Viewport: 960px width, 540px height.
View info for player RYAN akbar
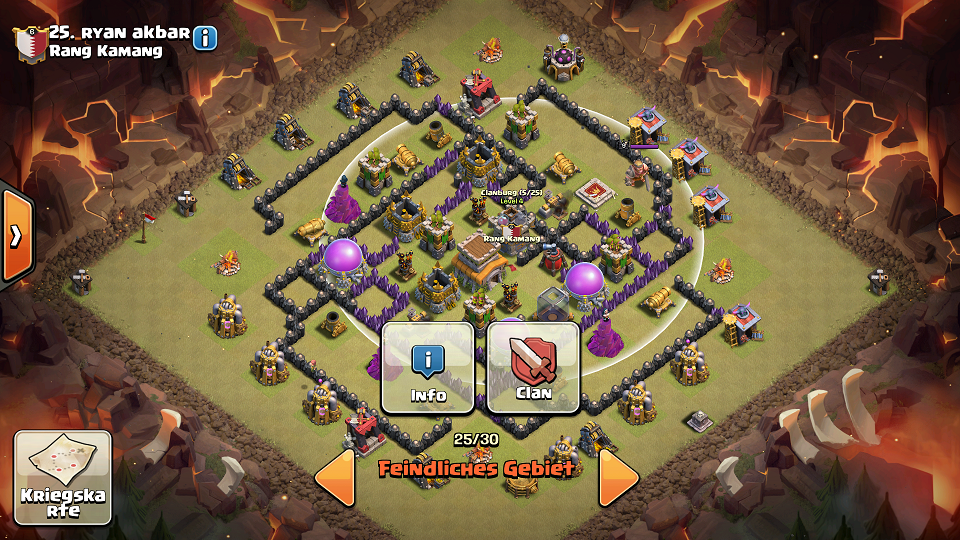point(205,38)
